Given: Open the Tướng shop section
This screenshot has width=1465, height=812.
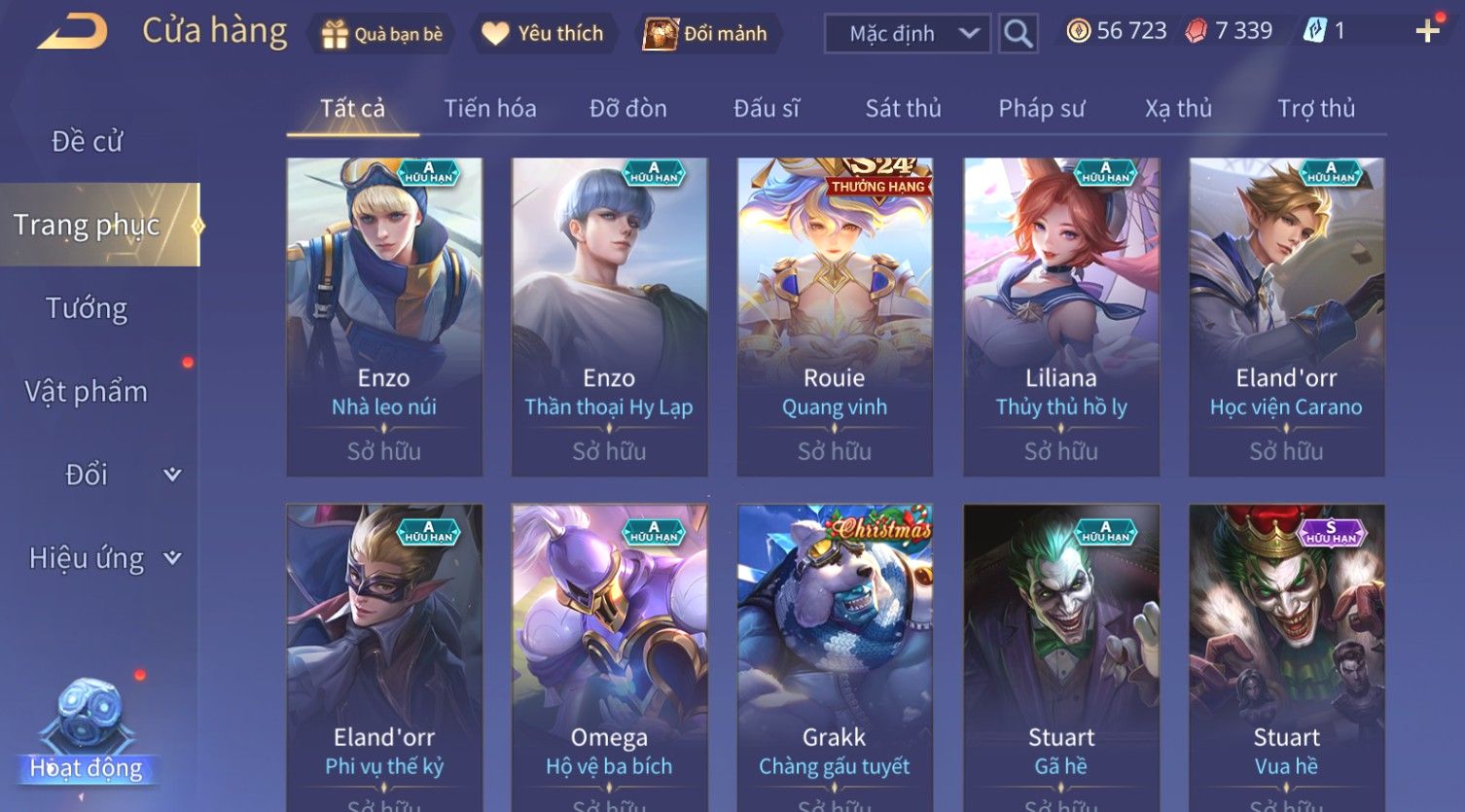Looking at the screenshot, I should [x=87, y=308].
